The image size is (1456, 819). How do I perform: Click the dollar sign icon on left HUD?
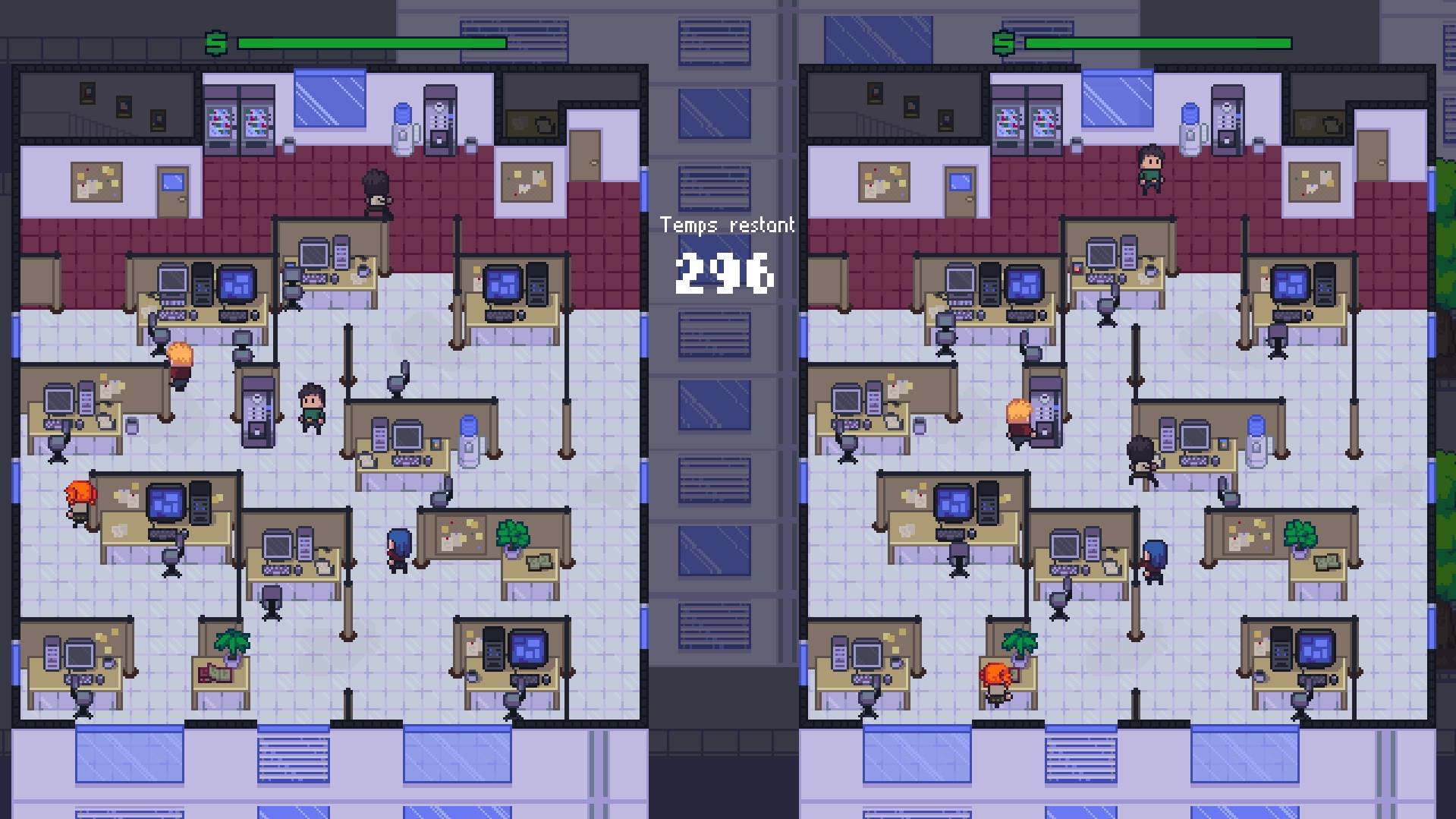[215, 43]
